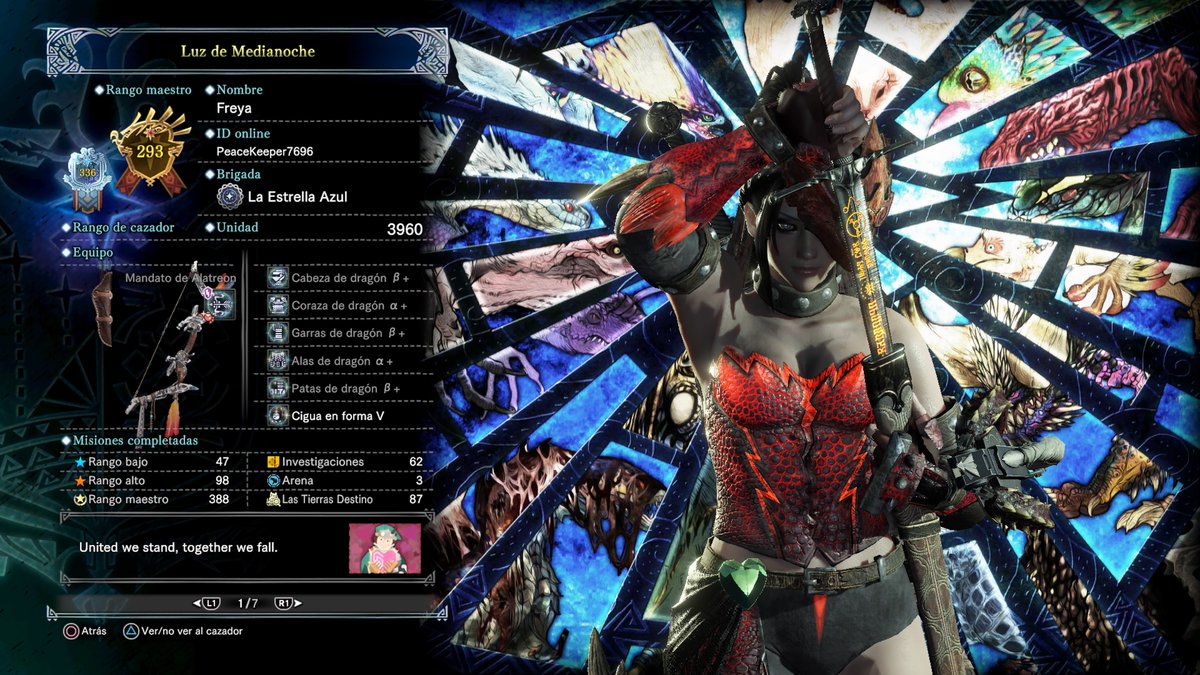Viewport: 1200px width, 675px height.
Task: Click the pink avatar picture beside the greeting
Action: click(384, 548)
